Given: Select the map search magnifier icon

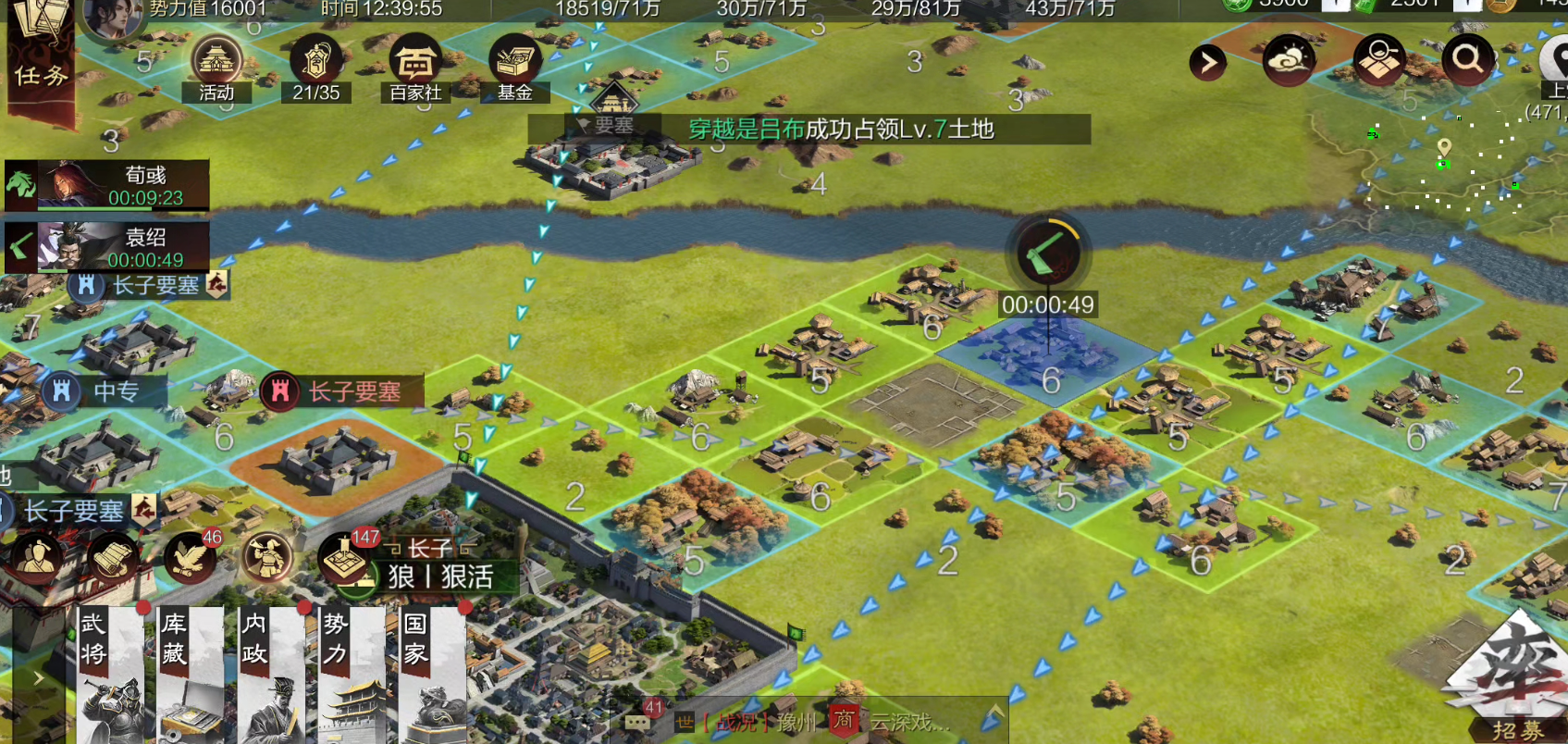Looking at the screenshot, I should 1466,60.
